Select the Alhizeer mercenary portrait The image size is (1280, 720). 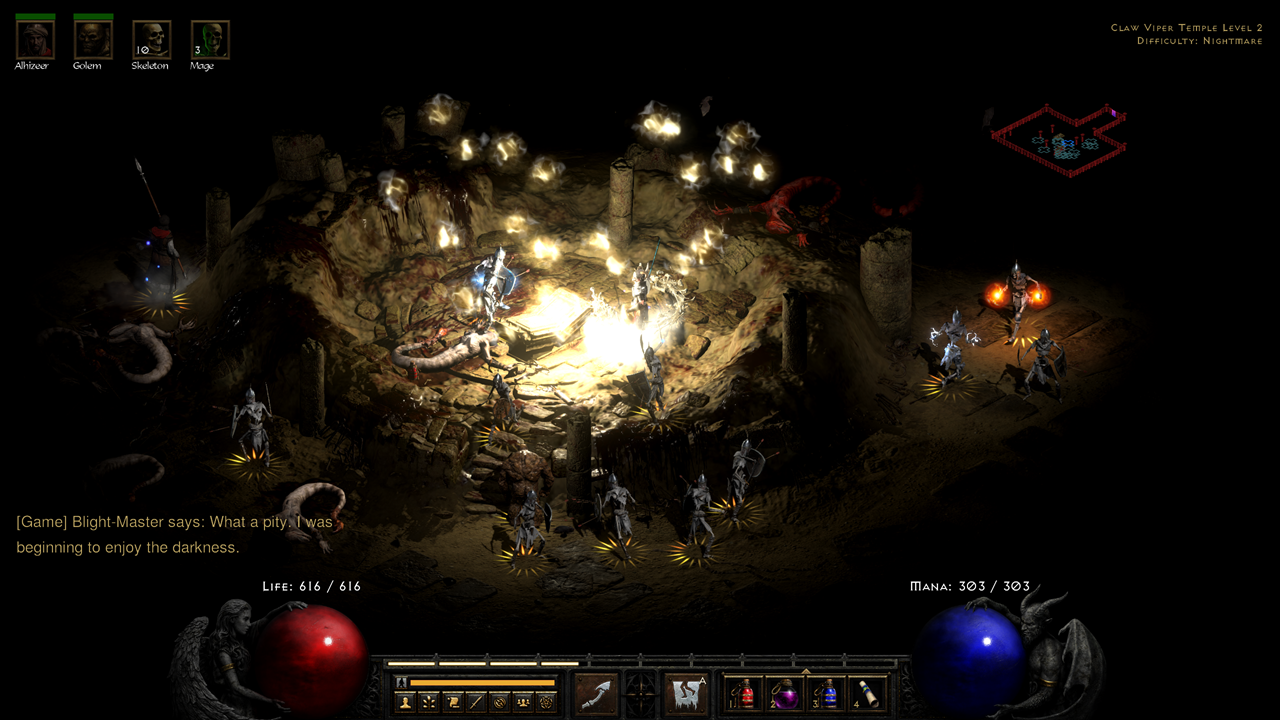(34, 40)
